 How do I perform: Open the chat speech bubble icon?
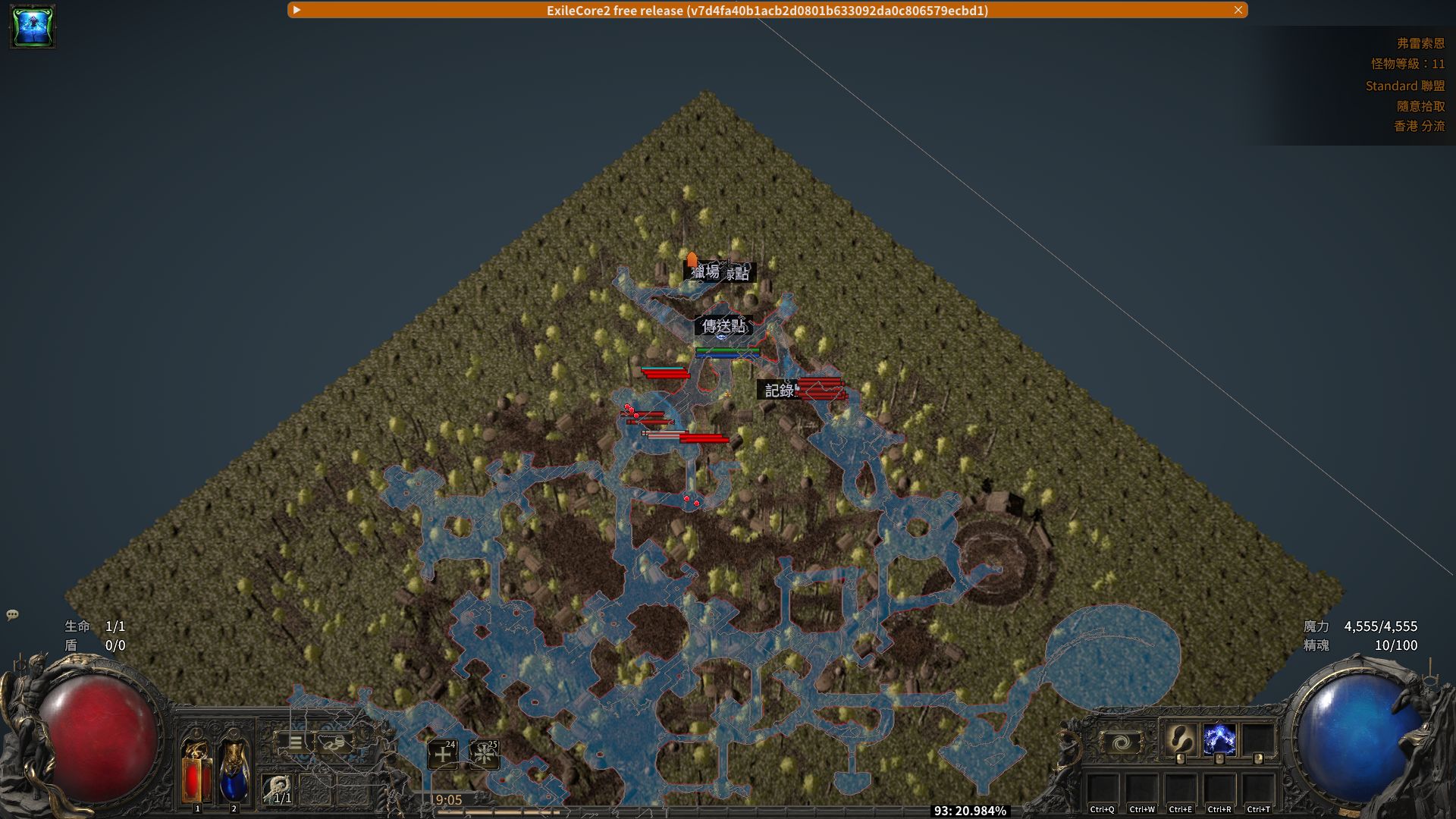pos(12,615)
